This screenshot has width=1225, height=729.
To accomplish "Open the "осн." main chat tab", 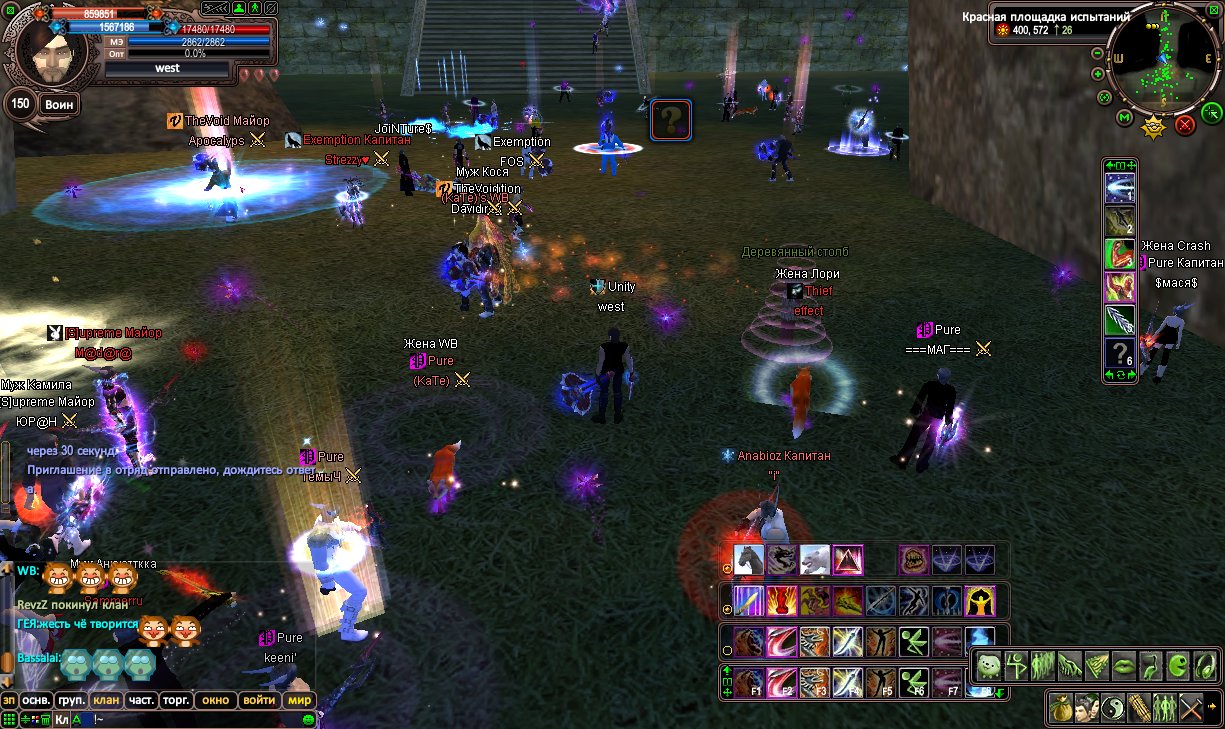I will click(x=37, y=700).
